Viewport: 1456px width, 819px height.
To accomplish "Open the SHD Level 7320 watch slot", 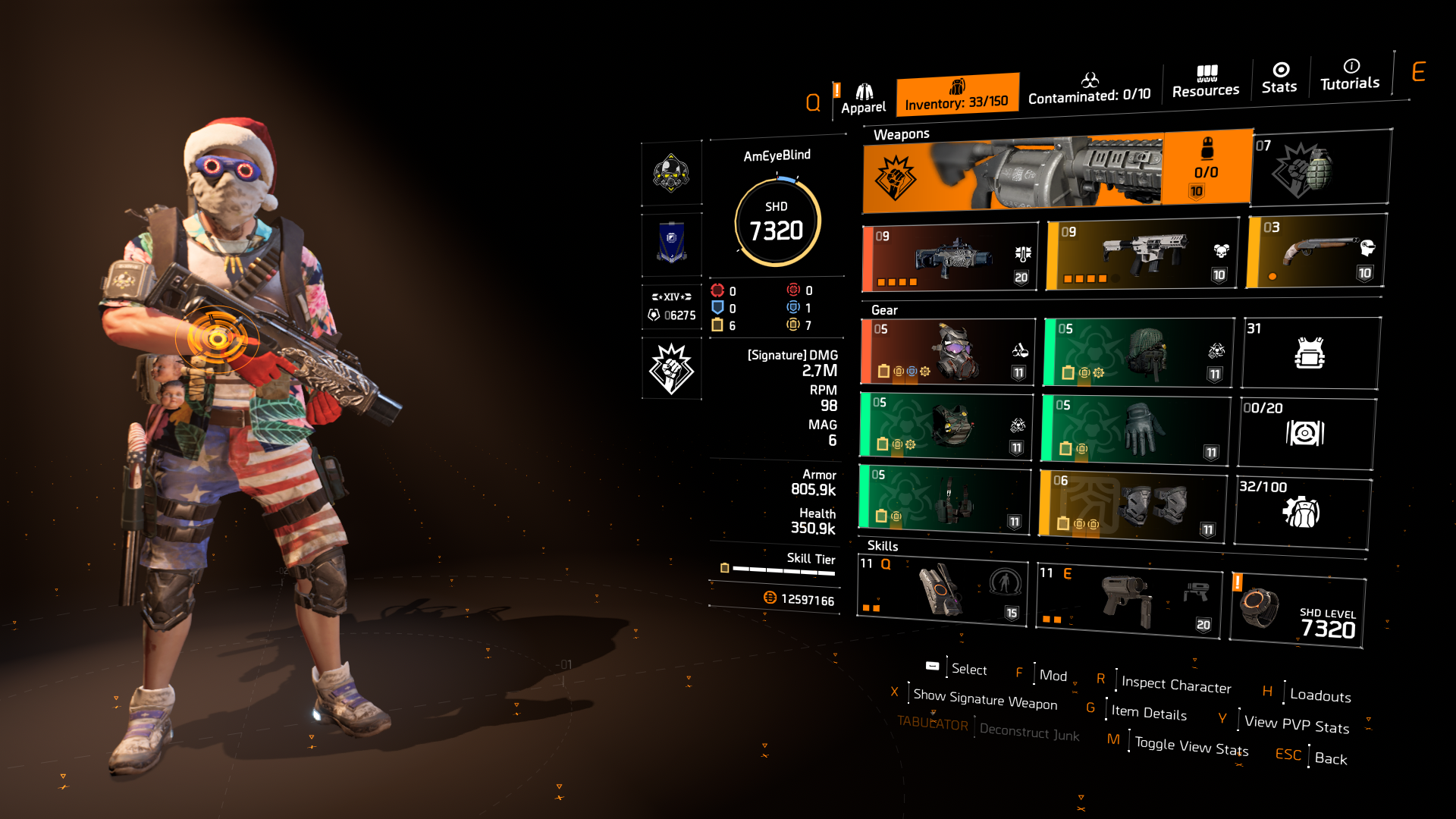I will click(1297, 607).
